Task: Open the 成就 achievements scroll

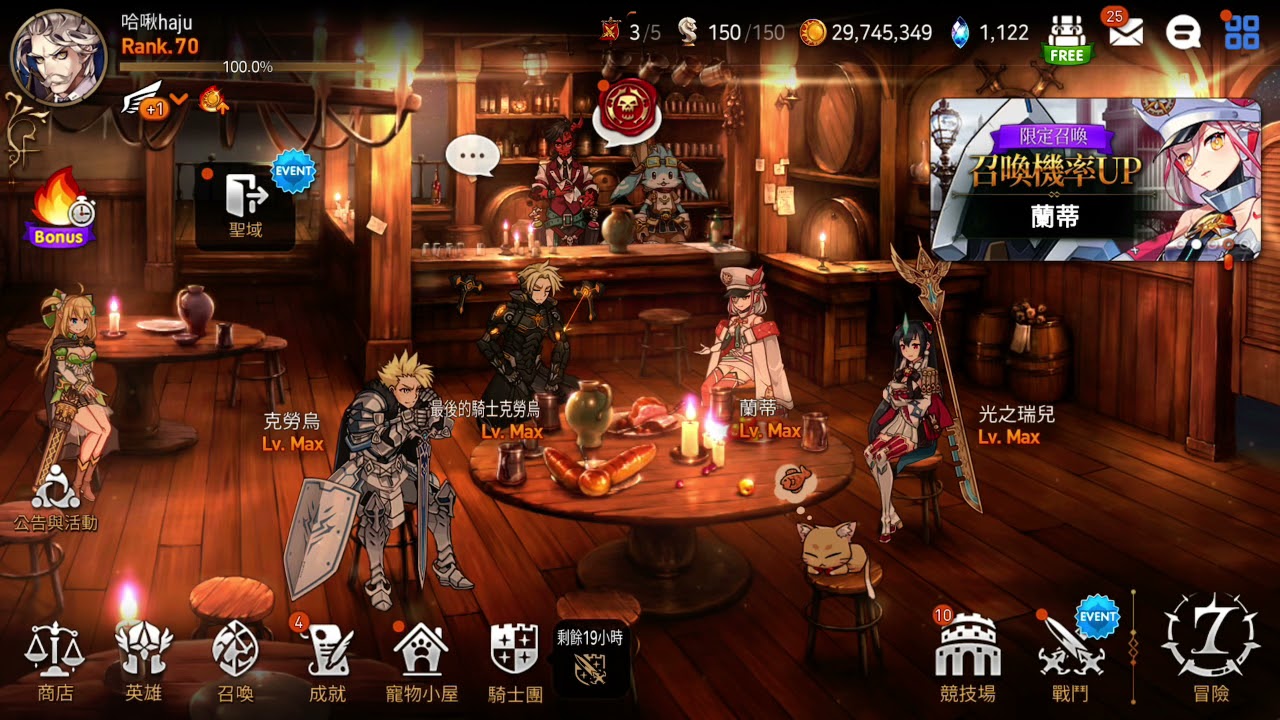Action: (x=327, y=661)
